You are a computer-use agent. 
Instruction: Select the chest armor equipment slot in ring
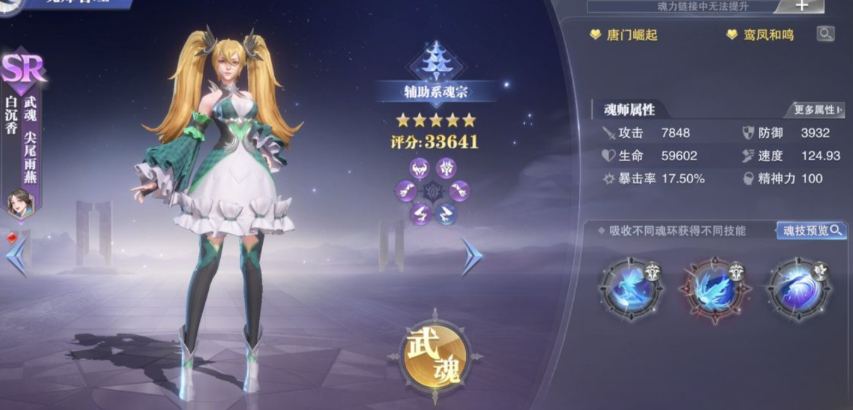(x=449, y=166)
